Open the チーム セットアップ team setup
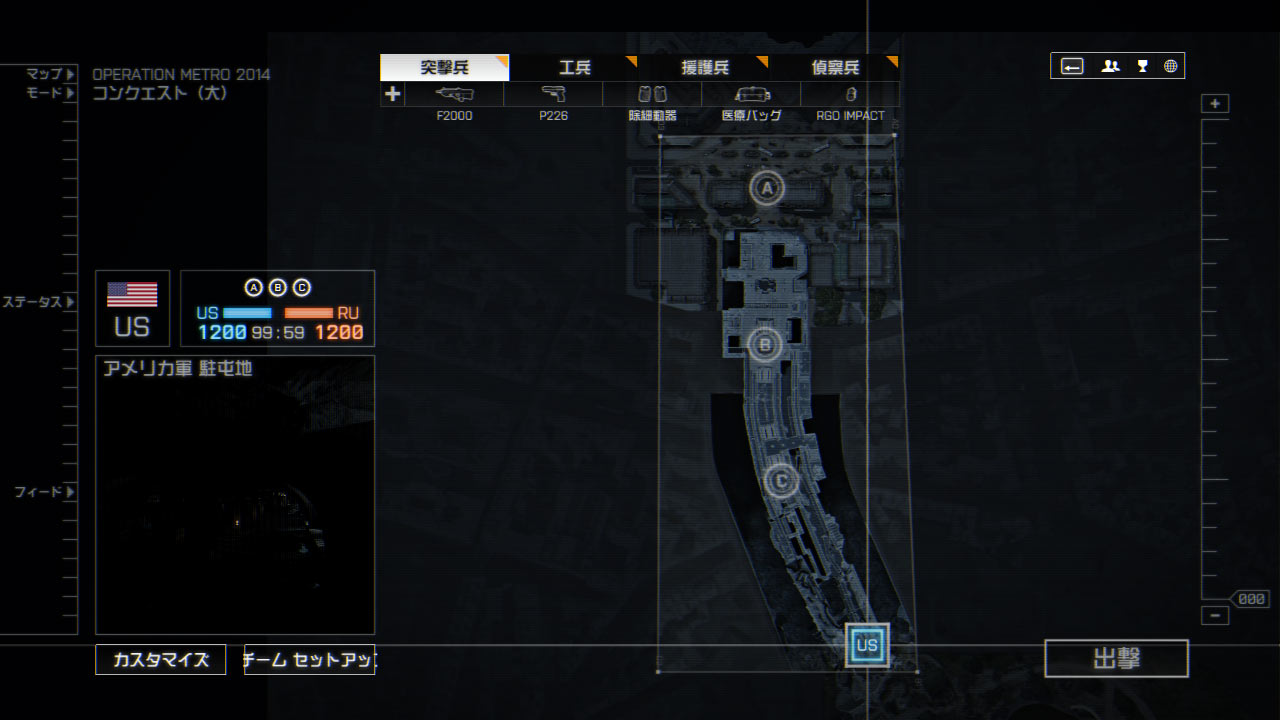This screenshot has height=720, width=1280. (x=309, y=660)
